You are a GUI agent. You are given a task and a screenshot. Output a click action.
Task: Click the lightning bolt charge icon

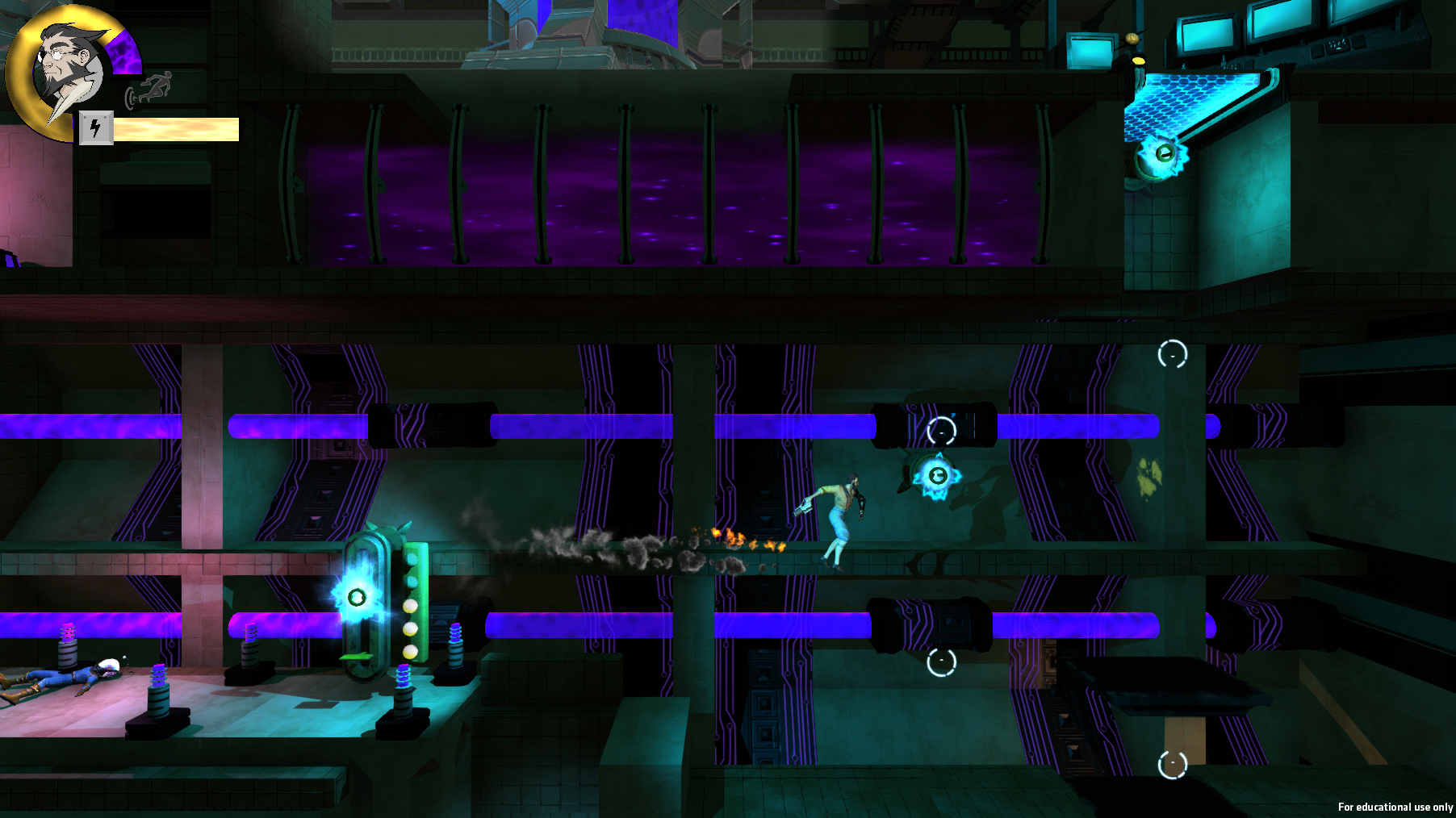click(96, 127)
